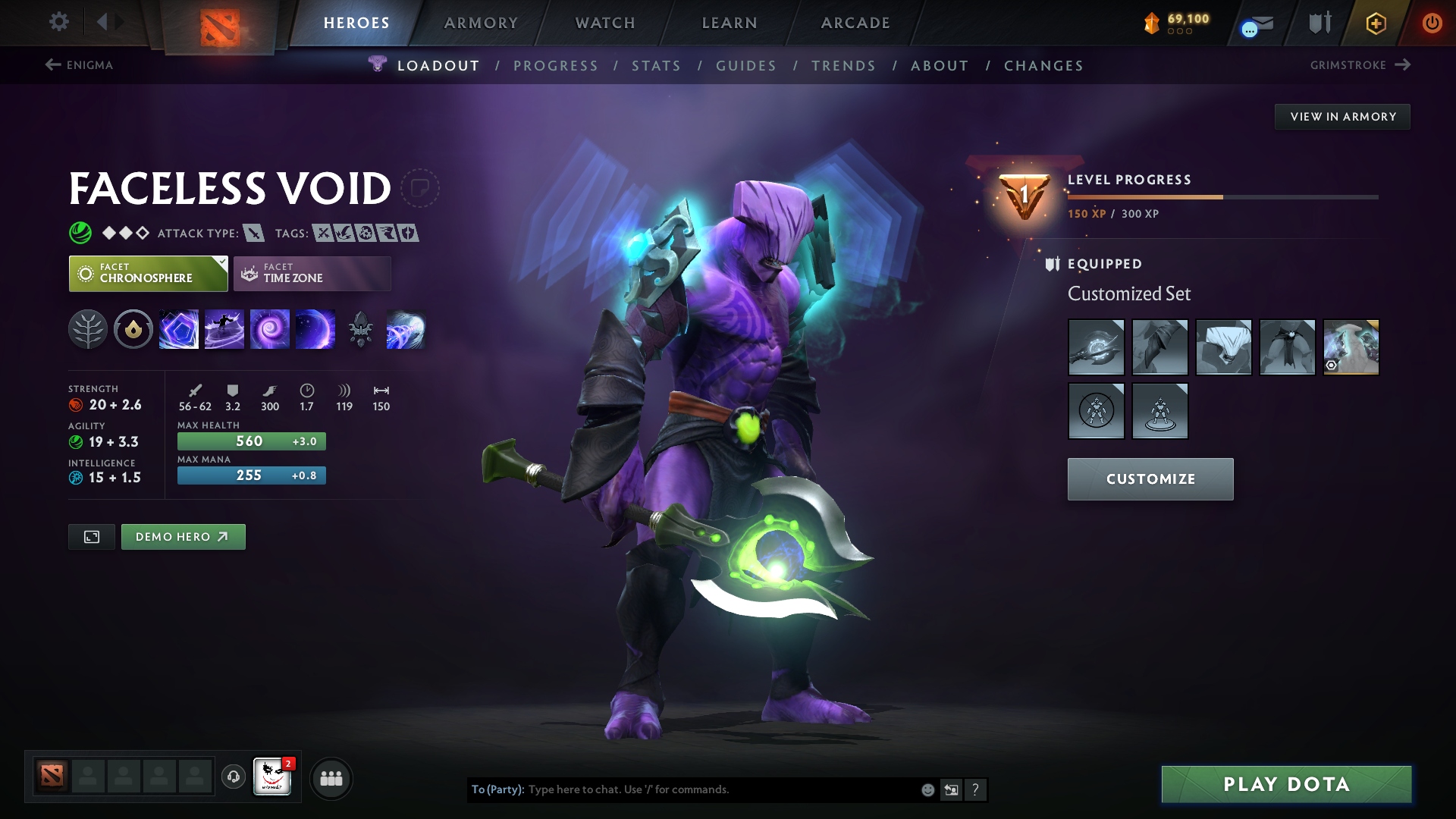Click Faceless Void's innate ability icon
1456x819 pixels.
[x=133, y=329]
